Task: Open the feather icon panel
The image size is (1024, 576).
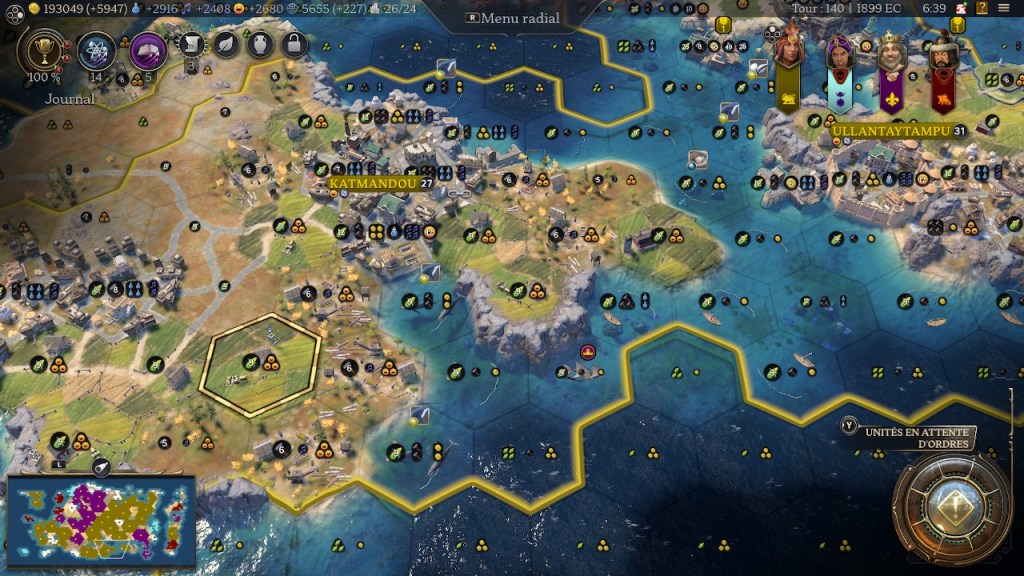Action: [x=226, y=43]
